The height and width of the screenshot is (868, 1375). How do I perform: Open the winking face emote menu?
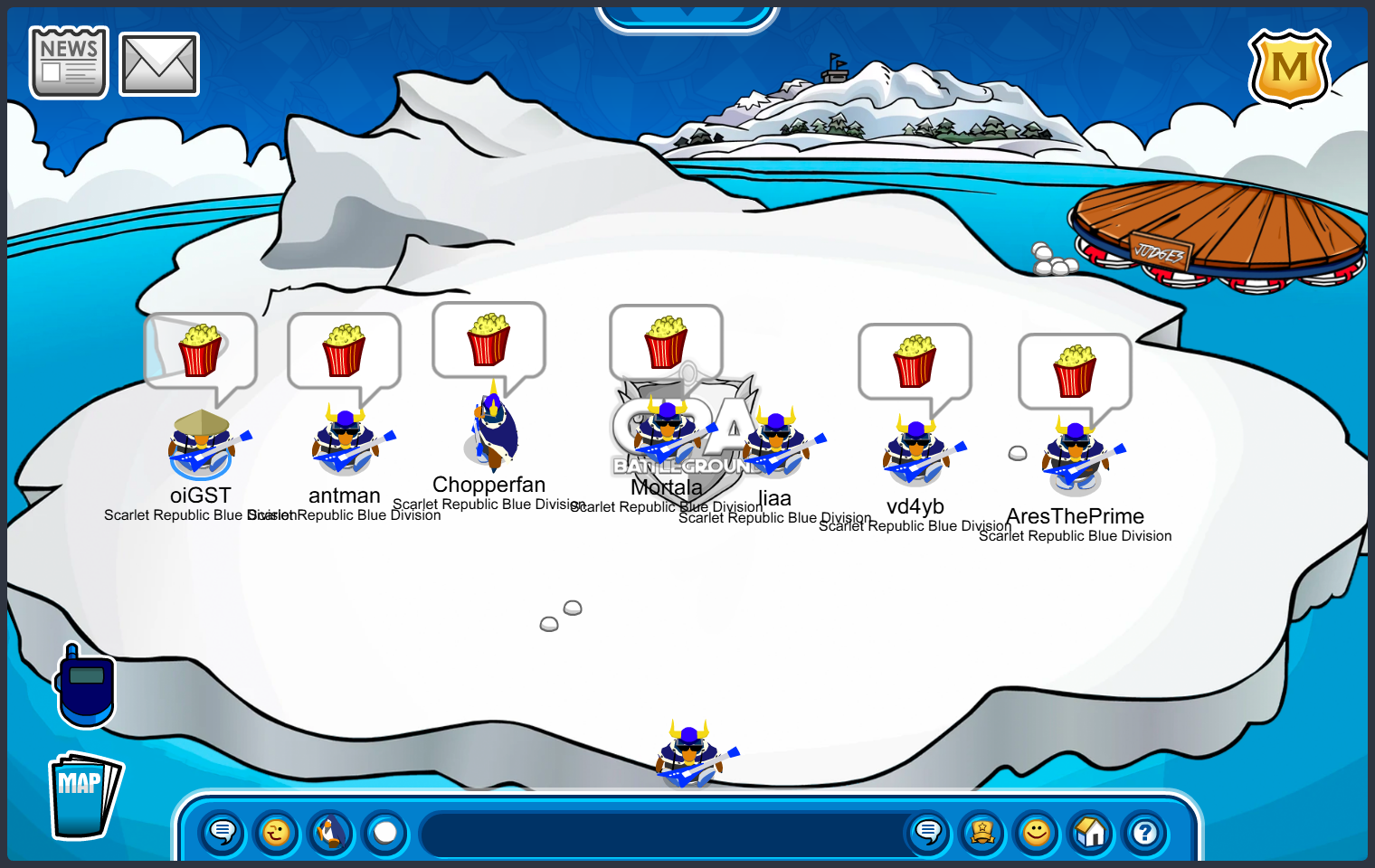[277, 832]
